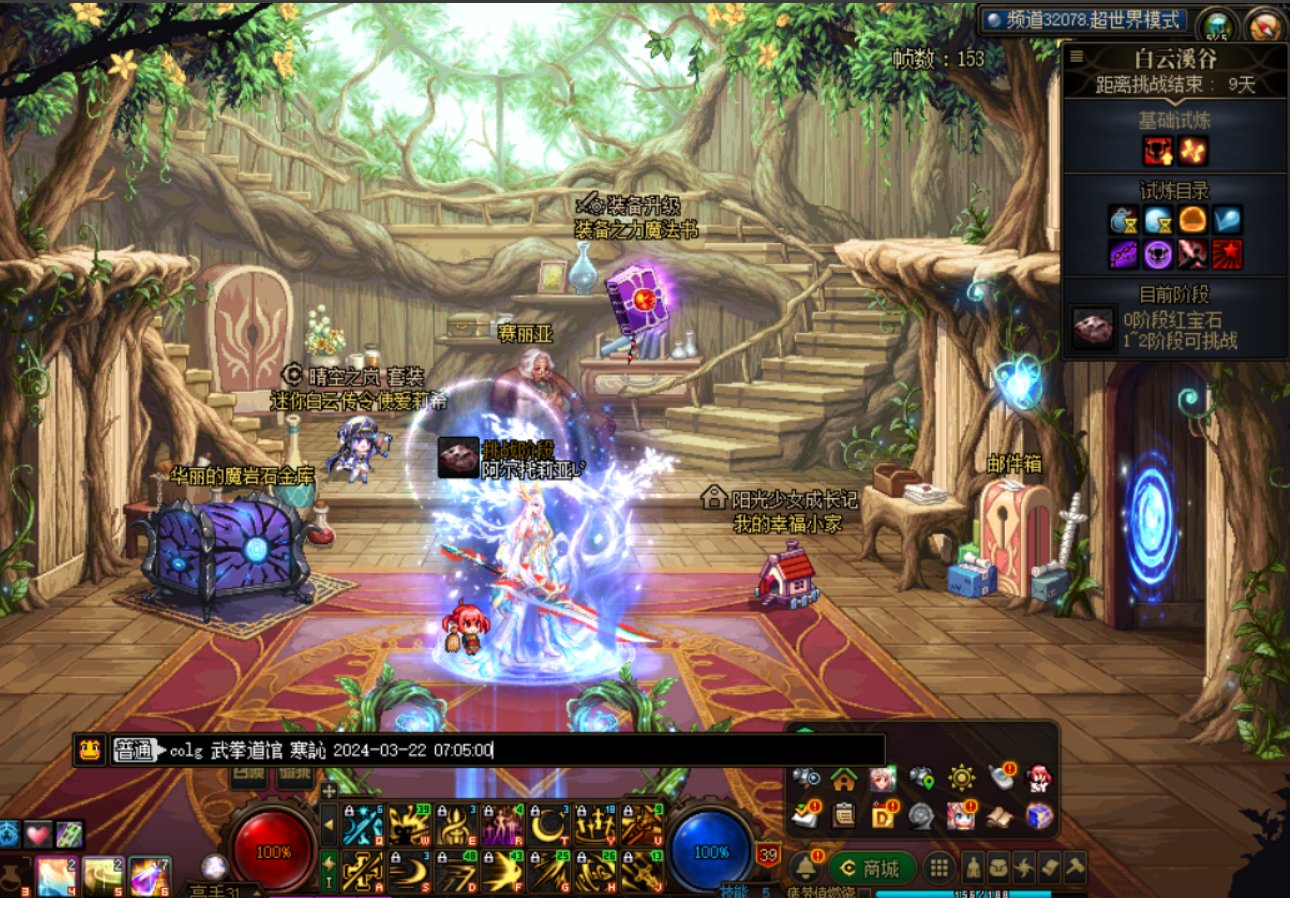Click the orange house icon
Viewport: 1290px width, 898px height.
point(844,778)
